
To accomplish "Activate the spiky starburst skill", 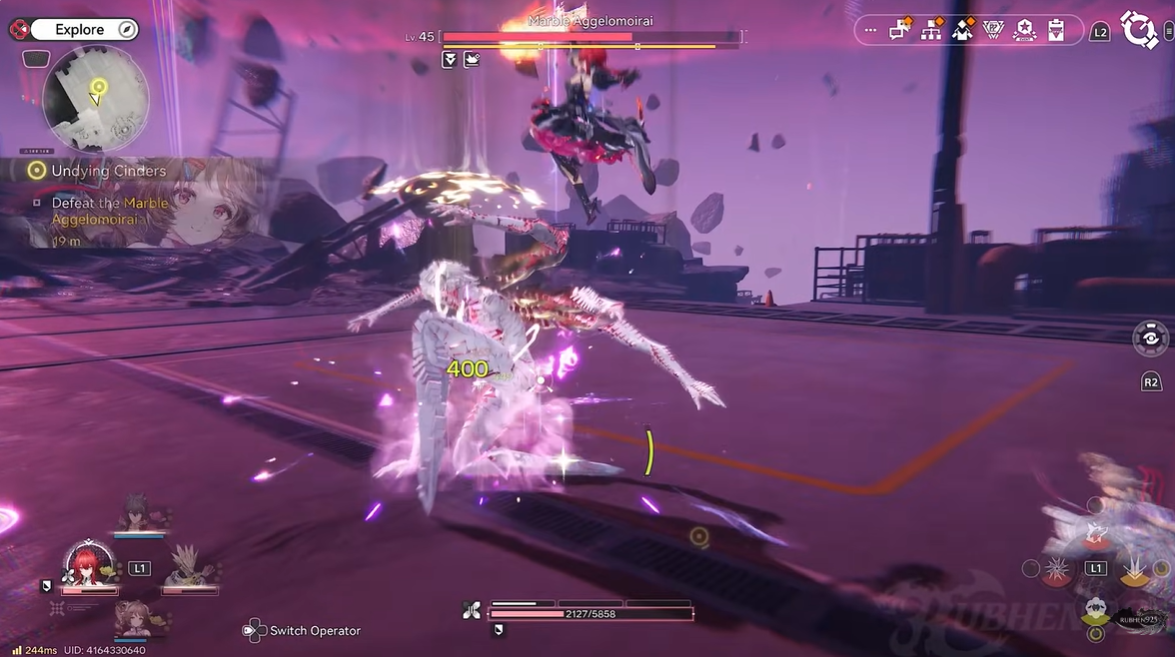I will point(1057,570).
